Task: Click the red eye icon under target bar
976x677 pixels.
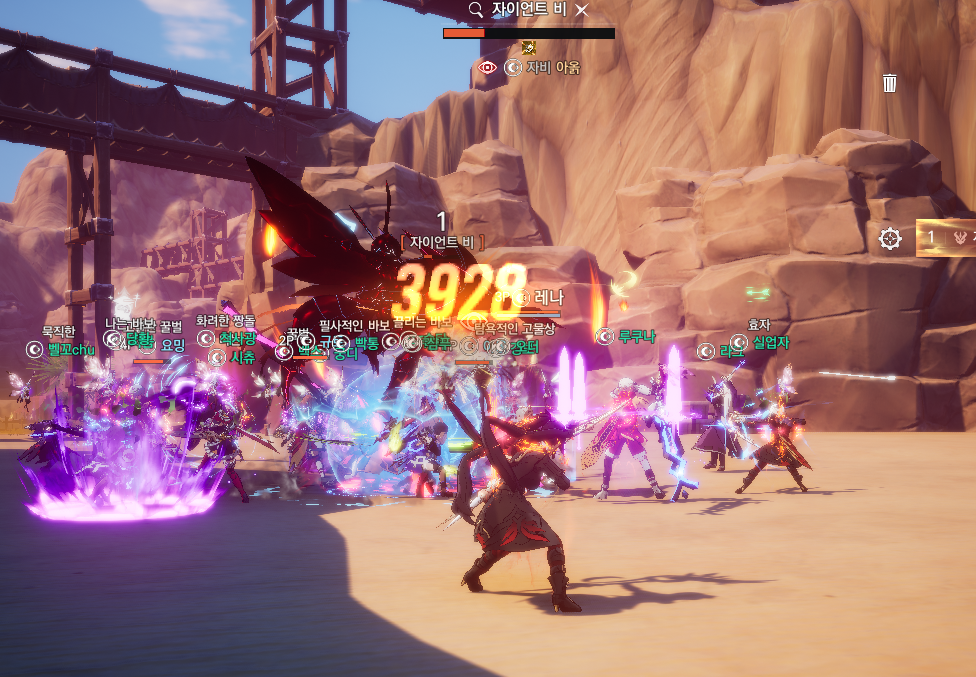Action: coord(487,68)
